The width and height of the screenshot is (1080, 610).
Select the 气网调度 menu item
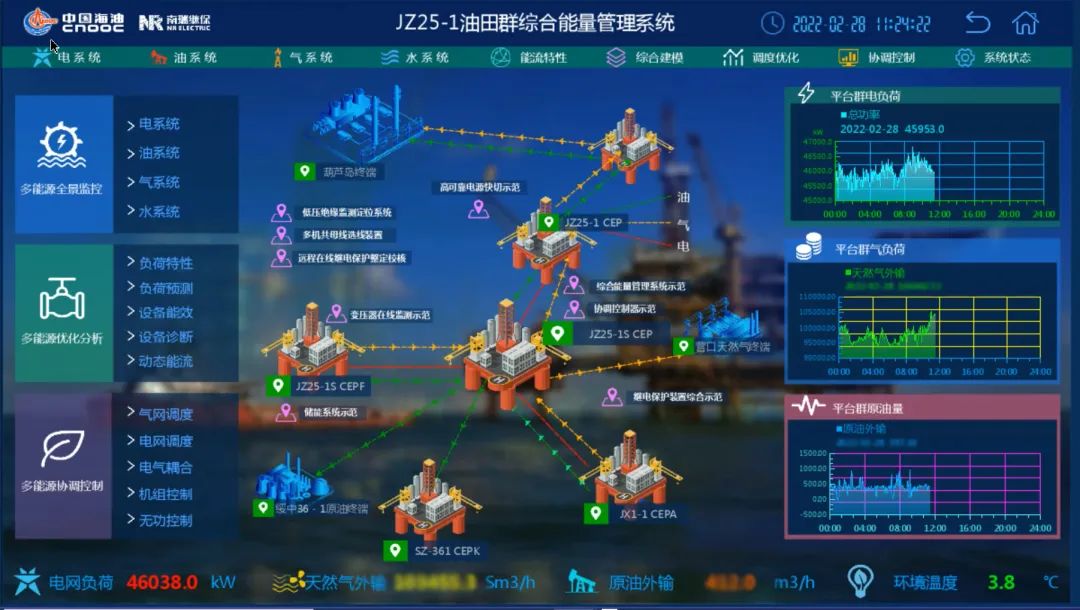[x=165, y=414]
